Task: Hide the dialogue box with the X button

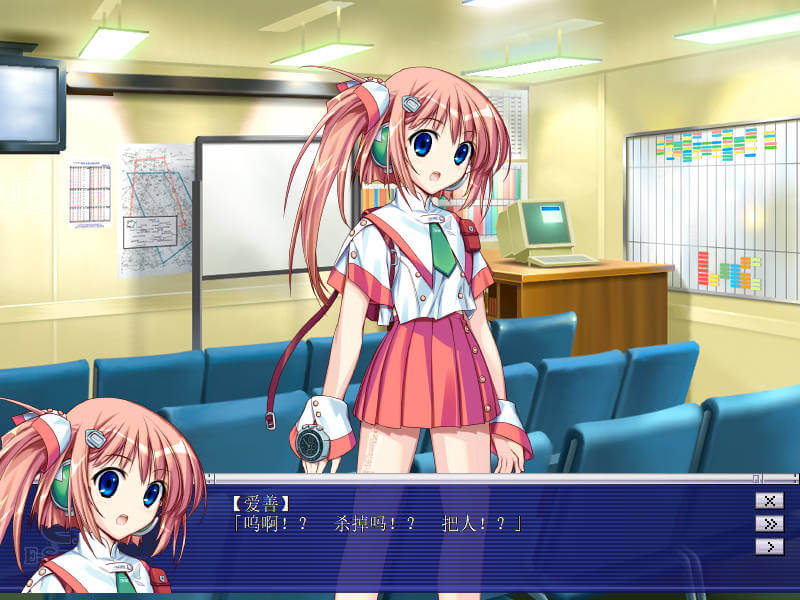Action: click(769, 501)
